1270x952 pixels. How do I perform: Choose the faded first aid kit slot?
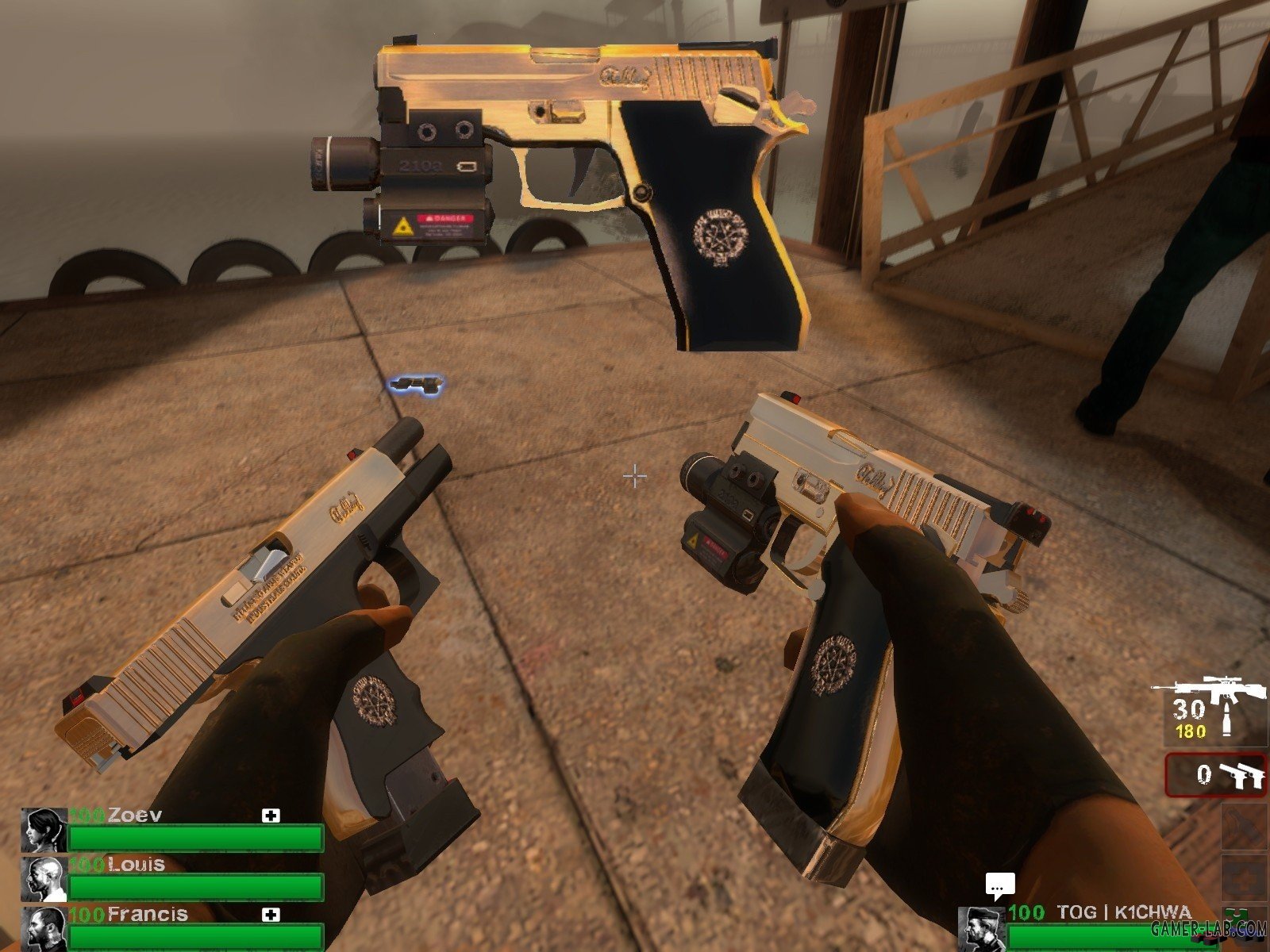point(1243,878)
